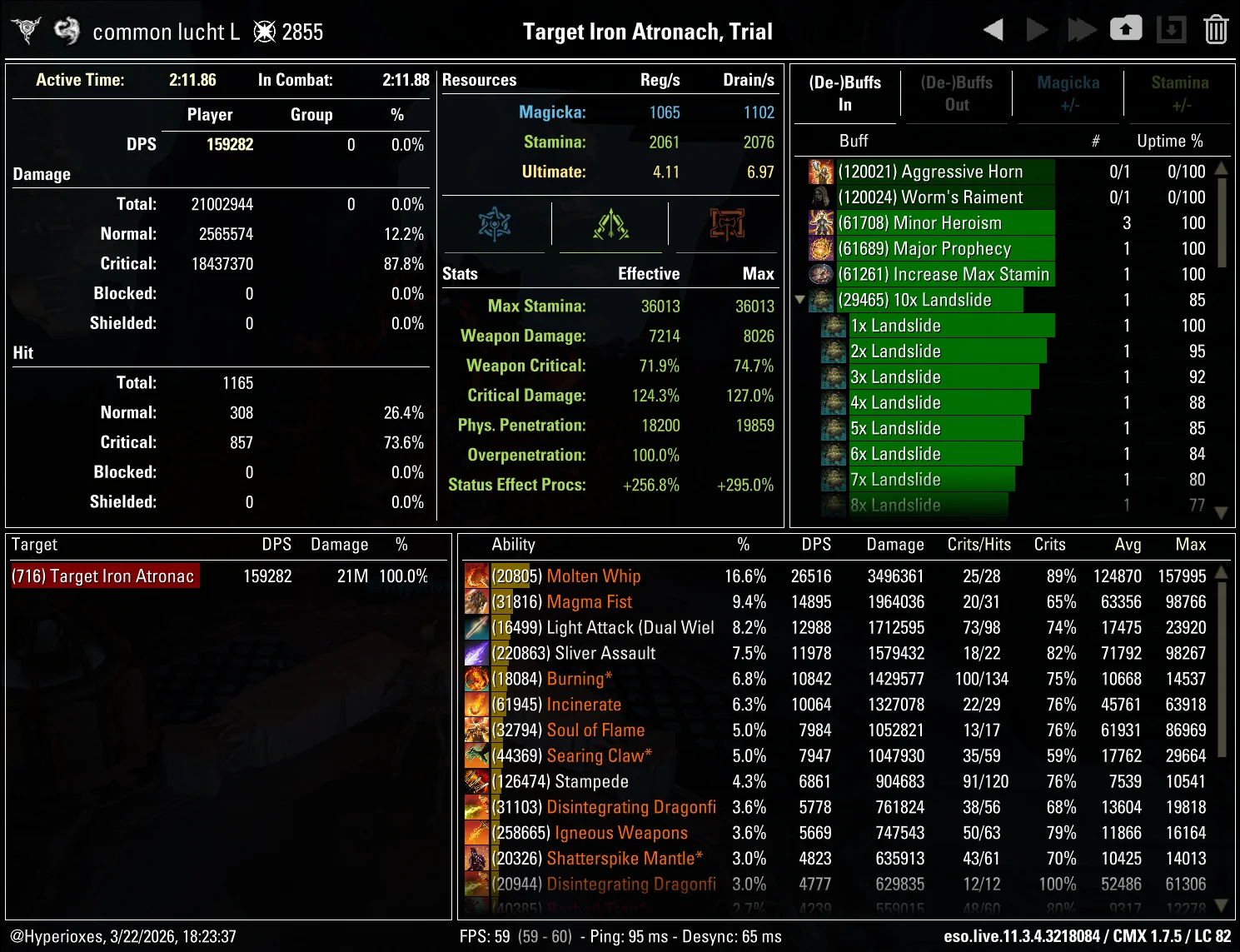Image resolution: width=1240 pixels, height=952 pixels.
Task: Click the Stampede ability icon
Action: 476,781
